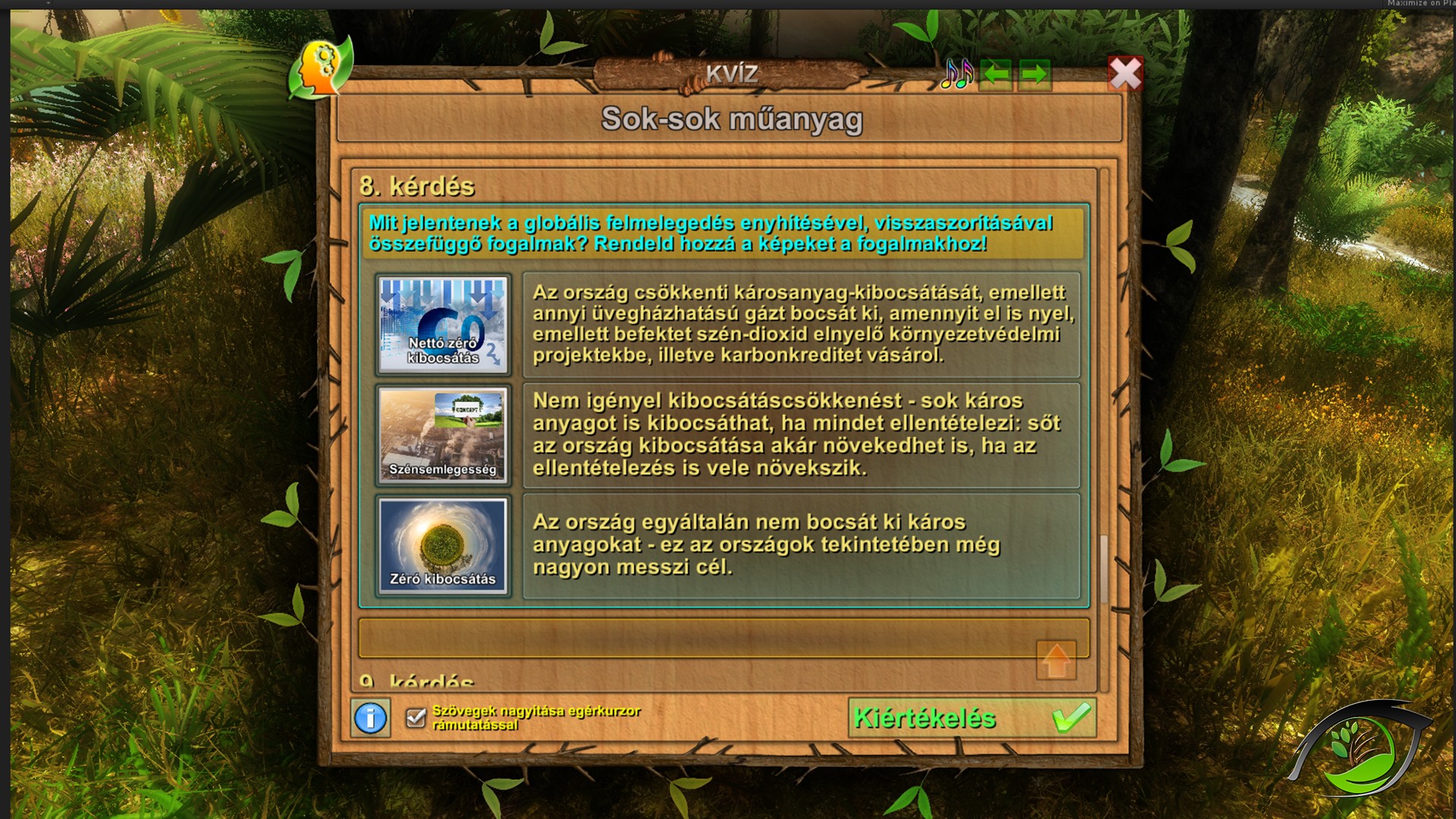Screen dimensions: 1456x819
Task: Select the definition starting 'Nem igényel kibocsátáscsökkenést'
Action: click(801, 435)
